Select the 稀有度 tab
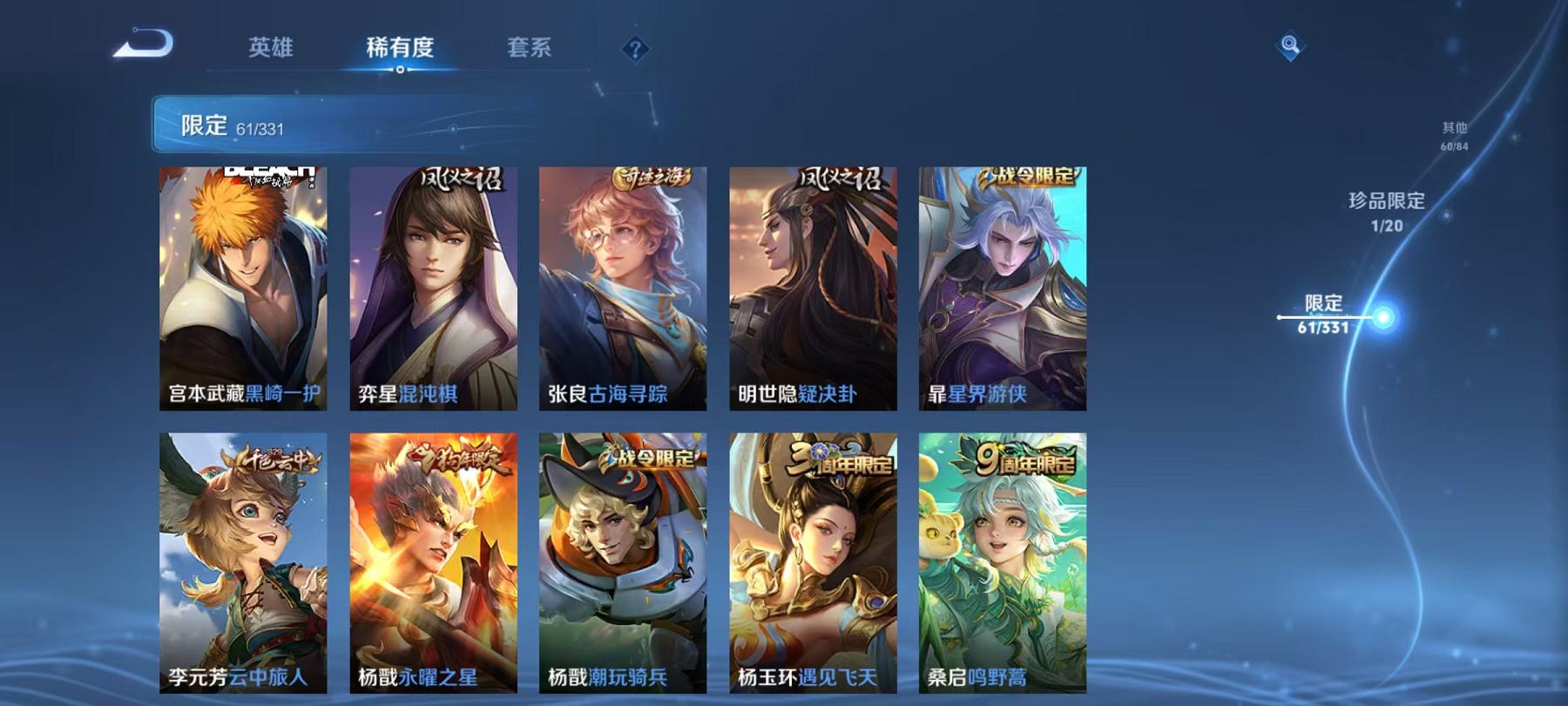The image size is (1568, 706). tap(401, 50)
